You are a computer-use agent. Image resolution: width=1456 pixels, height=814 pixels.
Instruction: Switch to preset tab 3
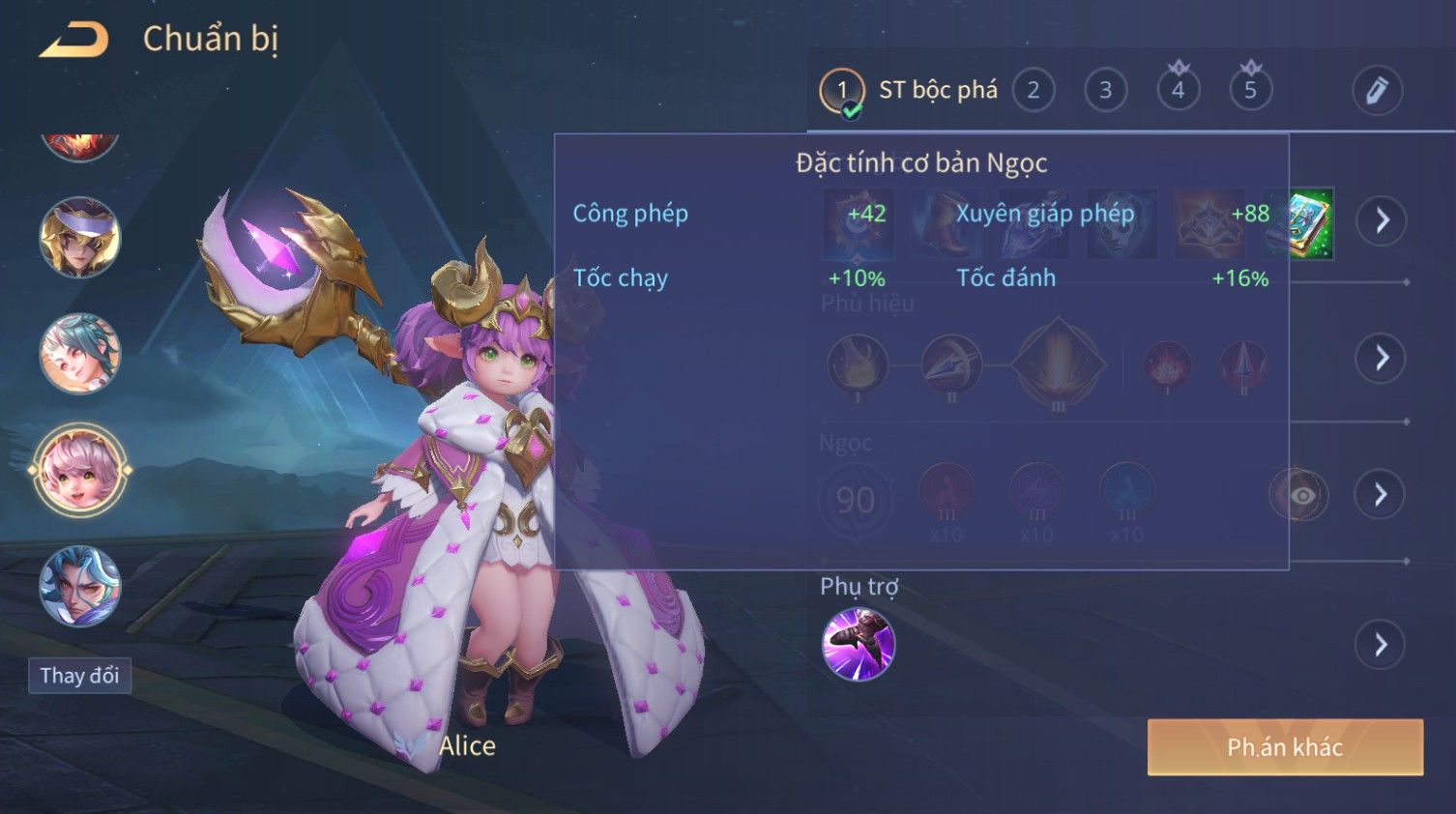pos(1105,91)
